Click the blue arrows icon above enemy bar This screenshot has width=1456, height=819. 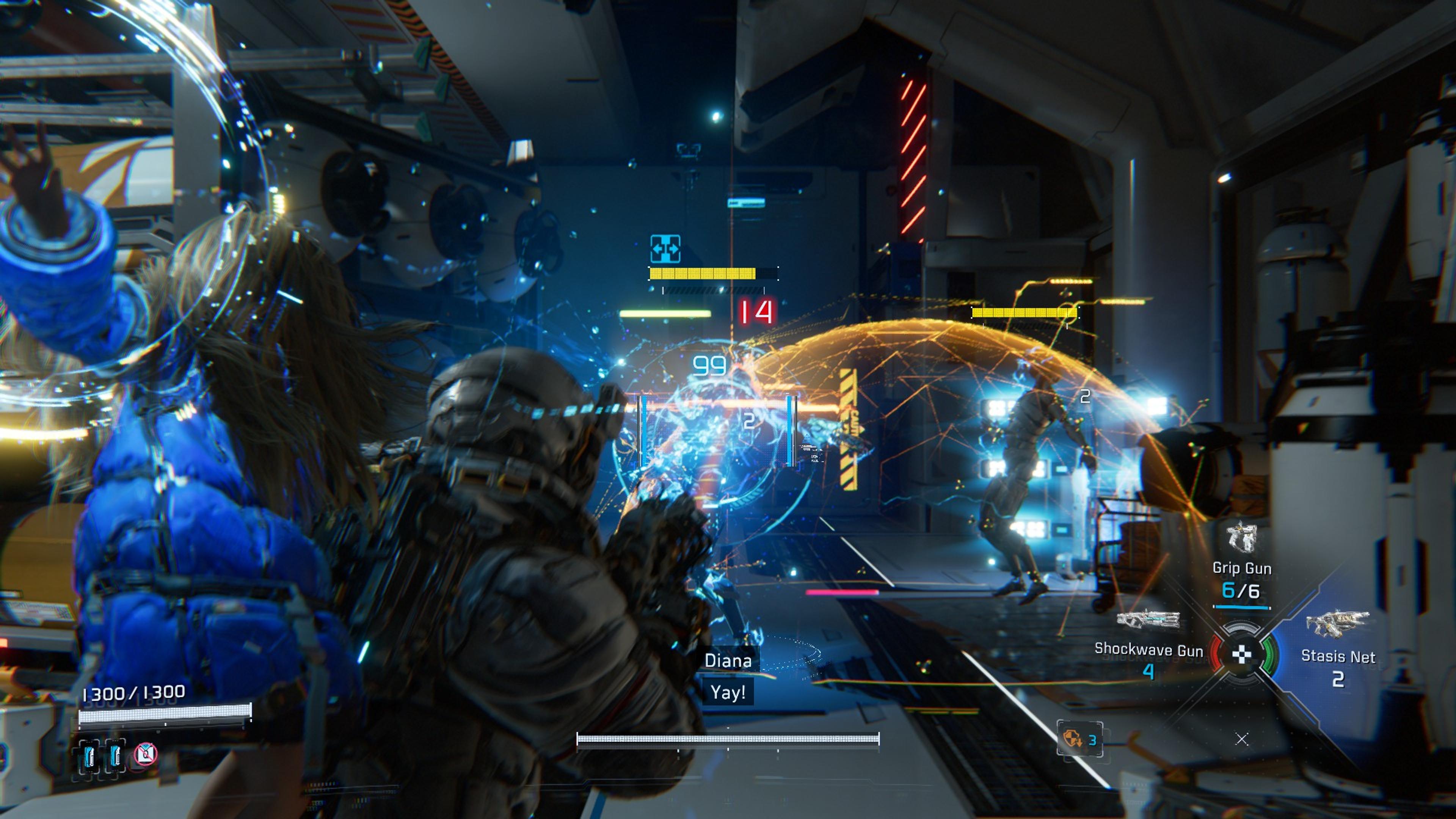click(x=665, y=249)
